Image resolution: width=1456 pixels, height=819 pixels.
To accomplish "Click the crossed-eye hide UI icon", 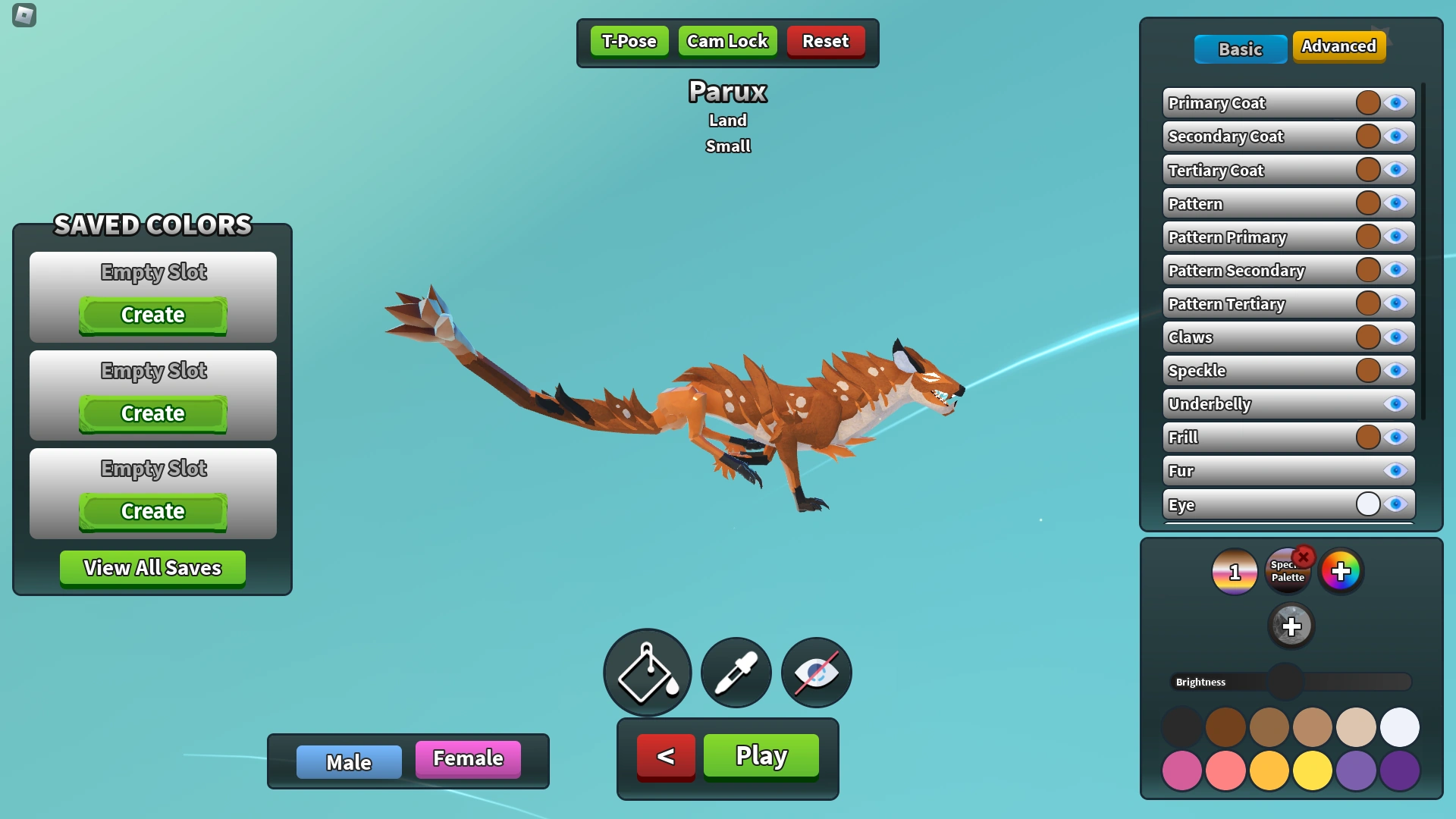I will tap(815, 673).
